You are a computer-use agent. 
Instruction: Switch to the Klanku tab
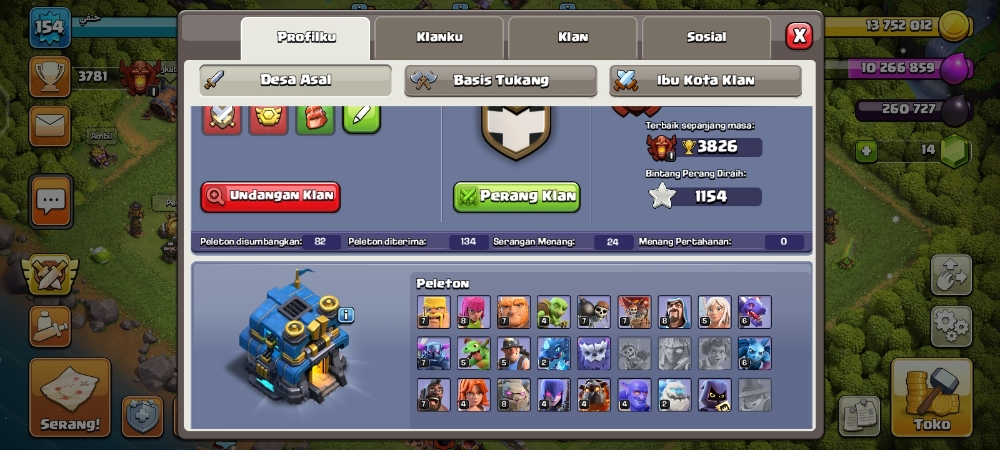pyautogui.click(x=439, y=38)
